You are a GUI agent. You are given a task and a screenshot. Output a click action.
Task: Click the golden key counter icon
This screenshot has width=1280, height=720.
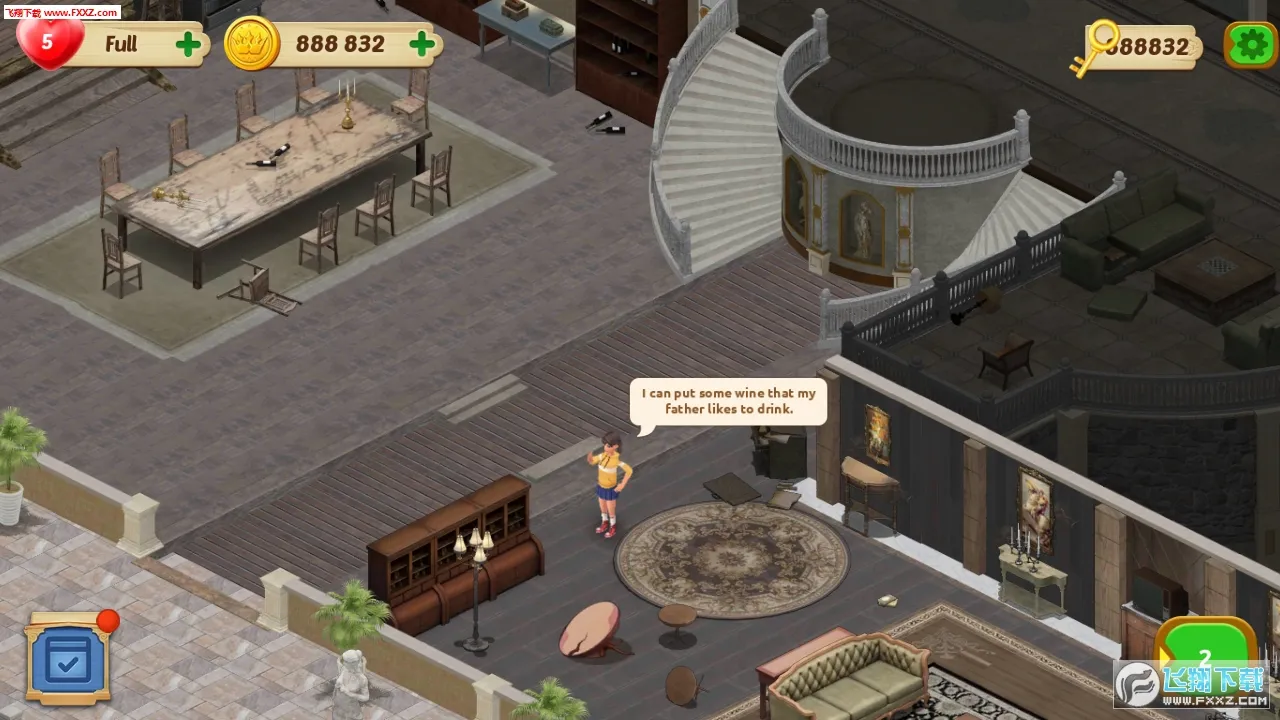1098,44
